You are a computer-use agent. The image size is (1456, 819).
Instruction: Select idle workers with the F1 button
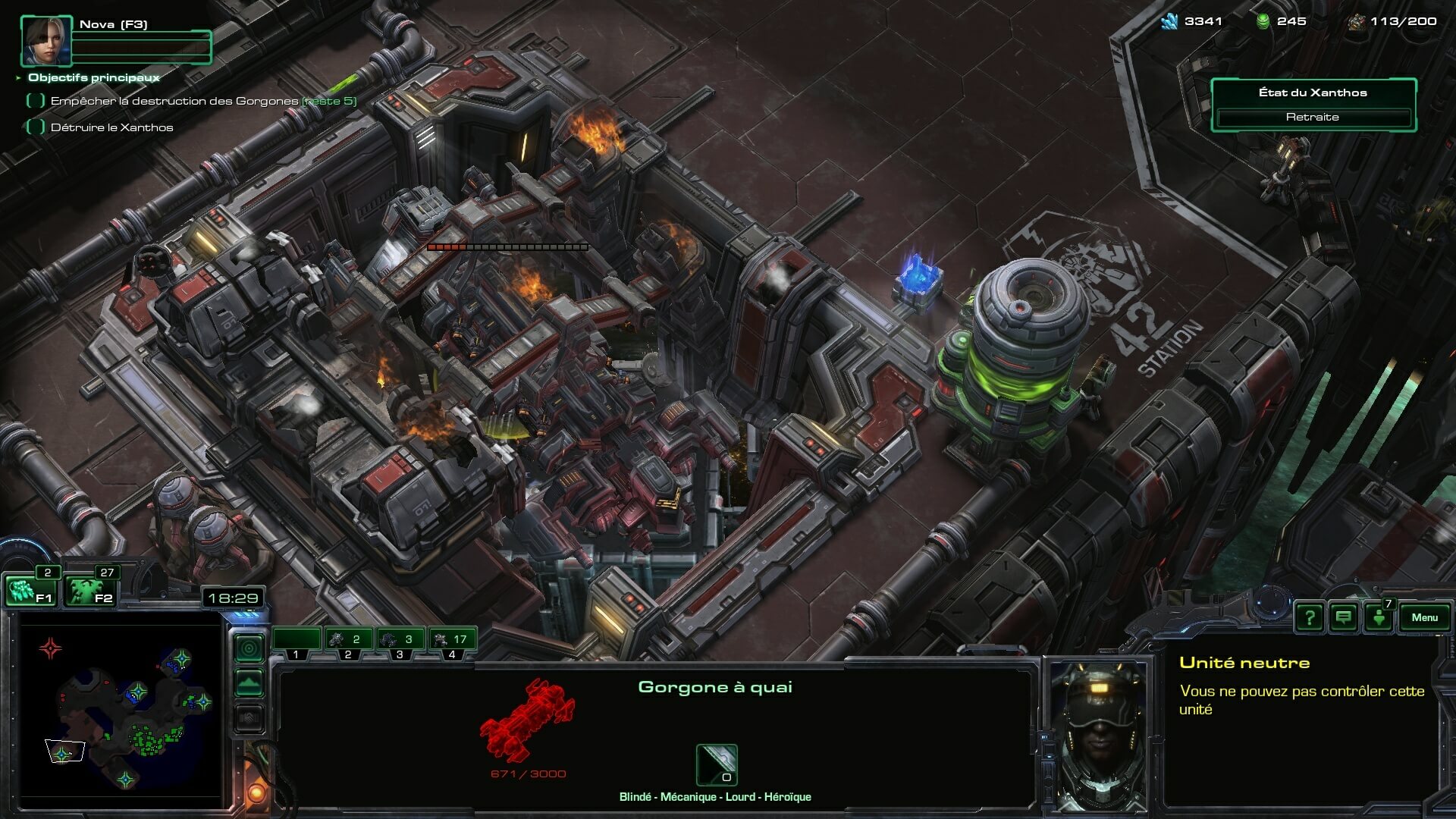pyautogui.click(x=30, y=591)
